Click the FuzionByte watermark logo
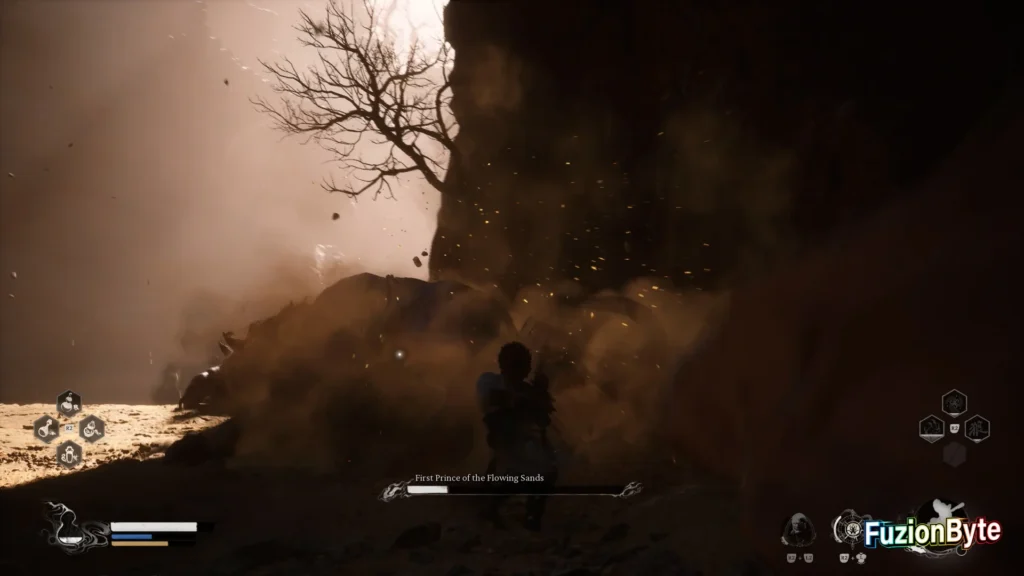The width and height of the screenshot is (1024, 576). (x=932, y=534)
